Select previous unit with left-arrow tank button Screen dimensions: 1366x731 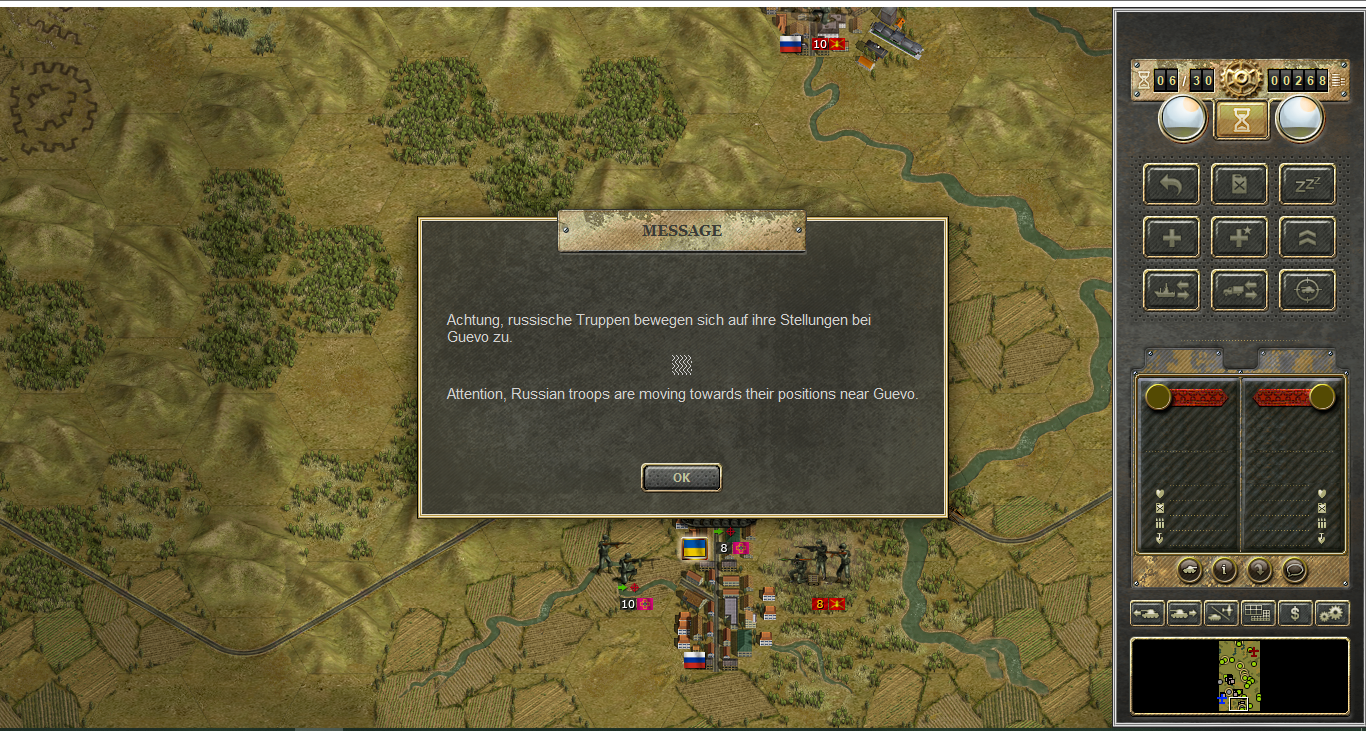1147,613
